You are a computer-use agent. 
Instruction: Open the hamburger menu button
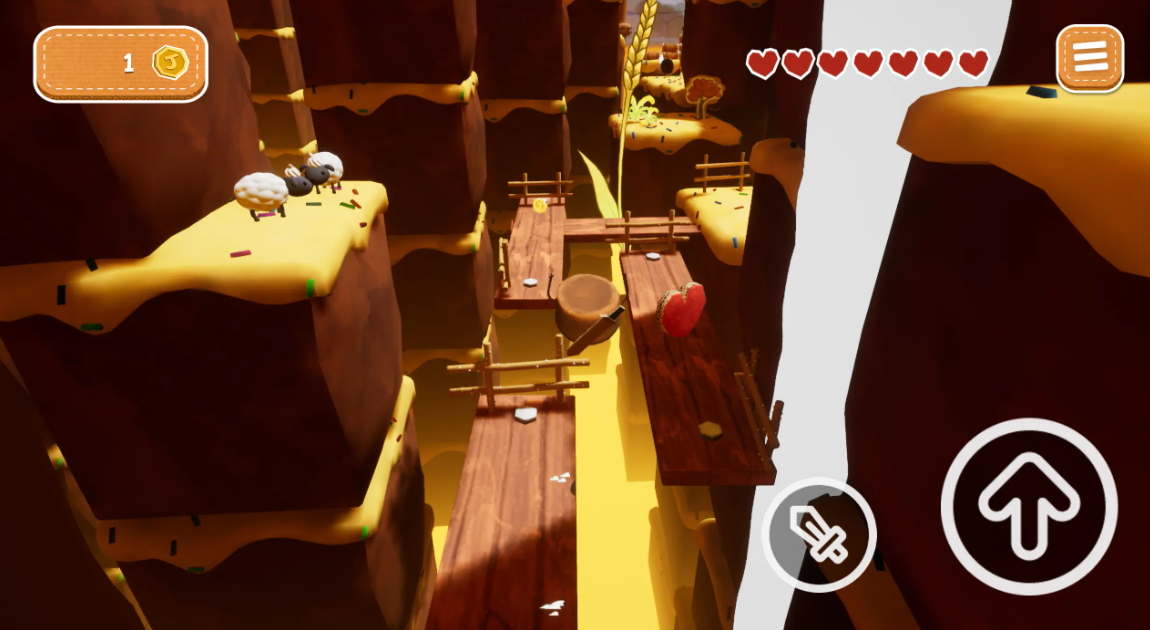(x=1090, y=57)
